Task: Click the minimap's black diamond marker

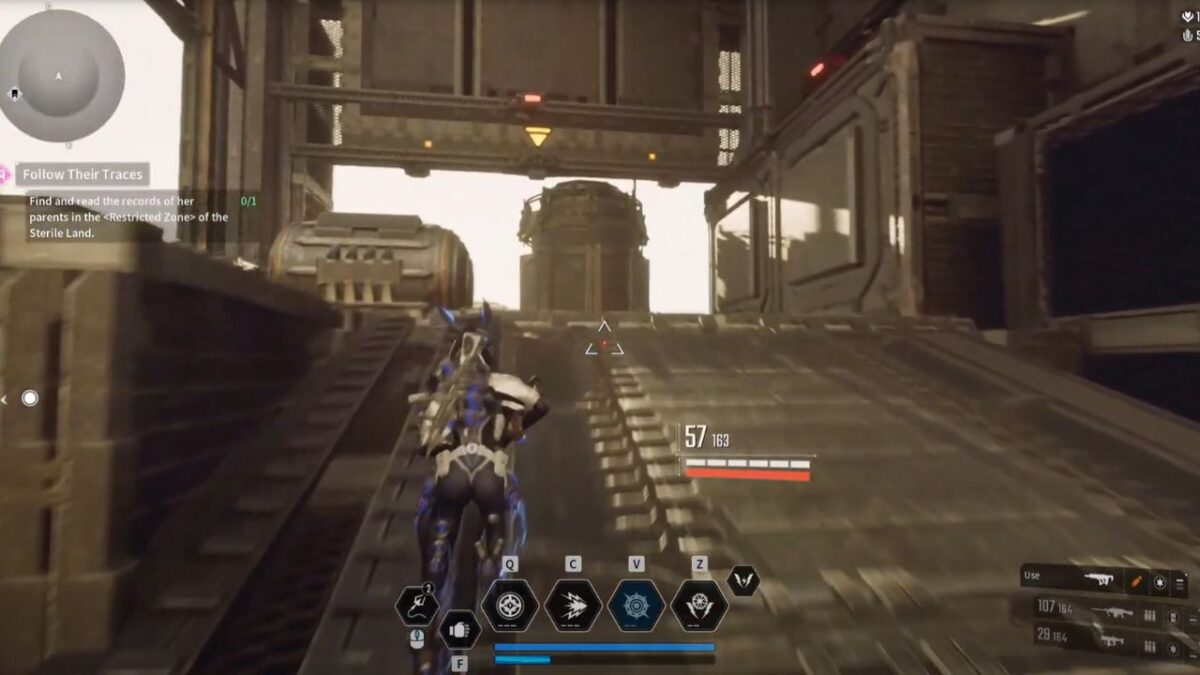Action: [15, 94]
